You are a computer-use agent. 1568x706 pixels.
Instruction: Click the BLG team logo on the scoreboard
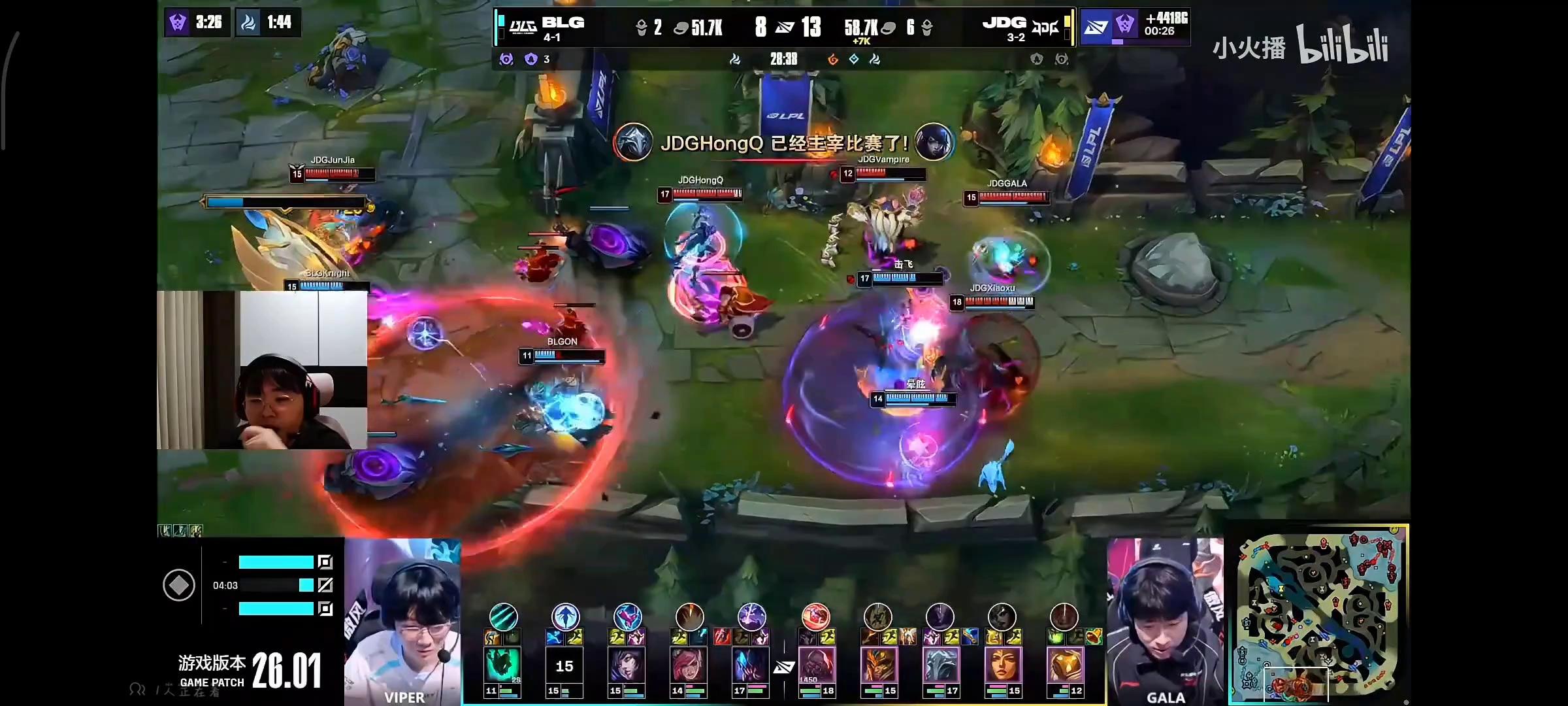[523, 27]
